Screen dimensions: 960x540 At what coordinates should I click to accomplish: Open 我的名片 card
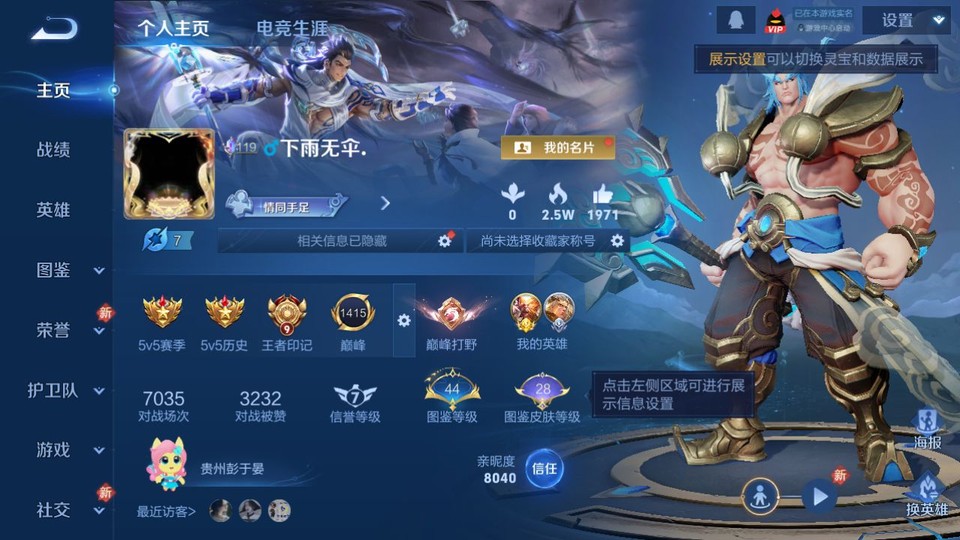coord(557,148)
